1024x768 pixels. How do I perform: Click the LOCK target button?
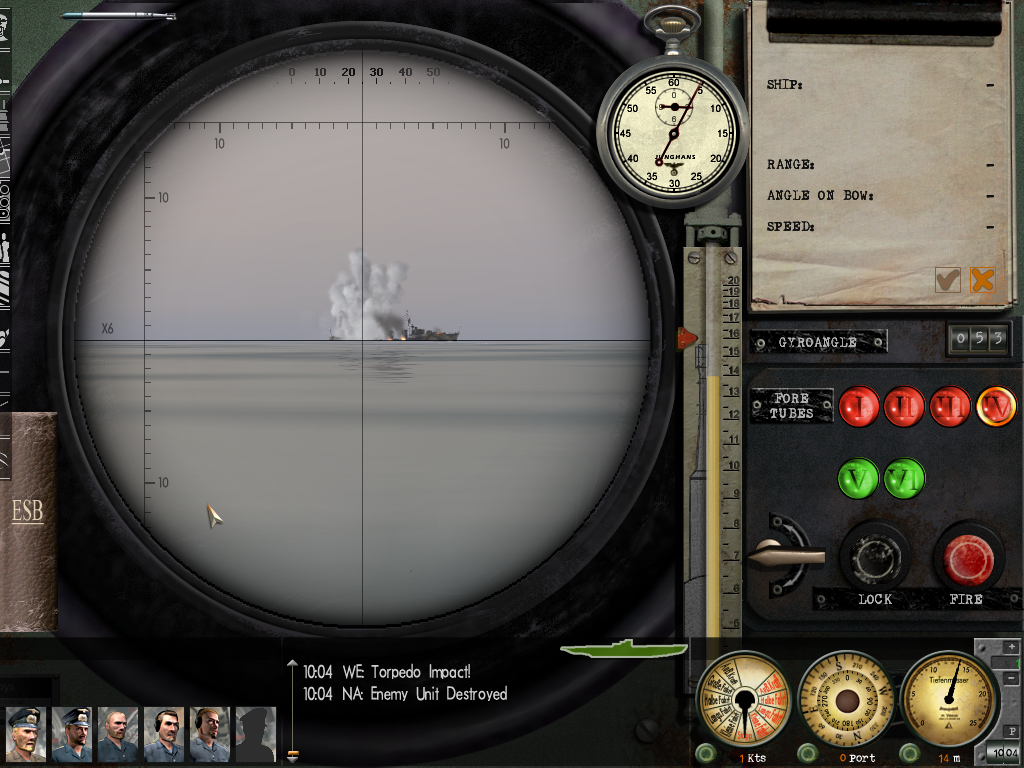pyautogui.click(x=874, y=557)
